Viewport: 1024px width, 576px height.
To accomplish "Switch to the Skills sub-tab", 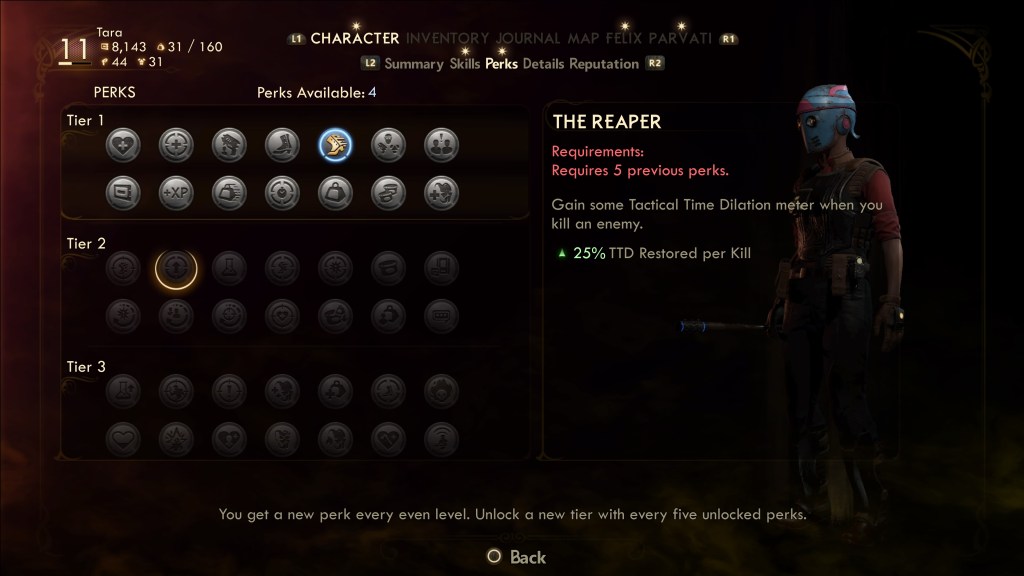I will click(465, 64).
